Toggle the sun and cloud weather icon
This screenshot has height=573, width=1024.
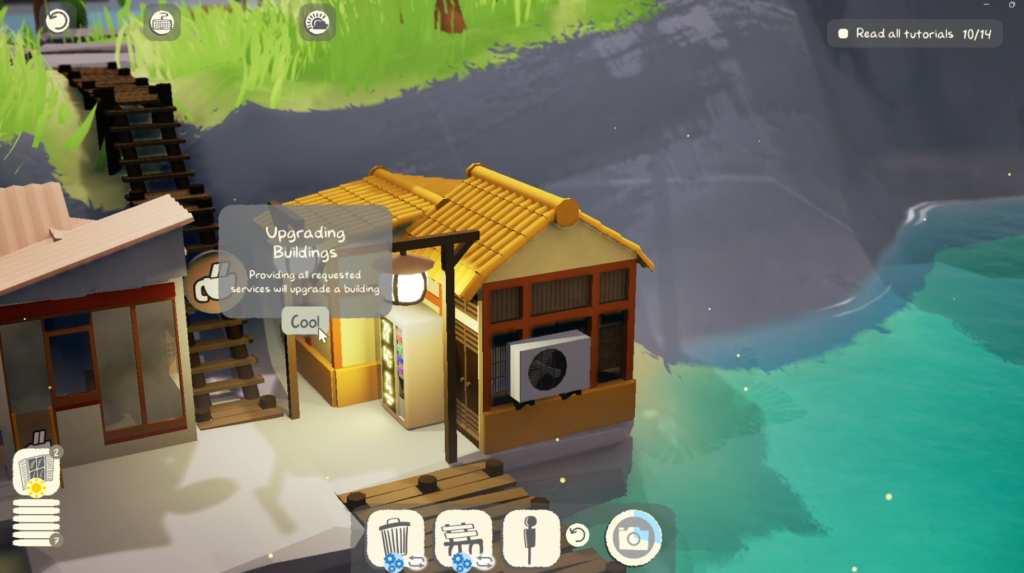pos(317,22)
